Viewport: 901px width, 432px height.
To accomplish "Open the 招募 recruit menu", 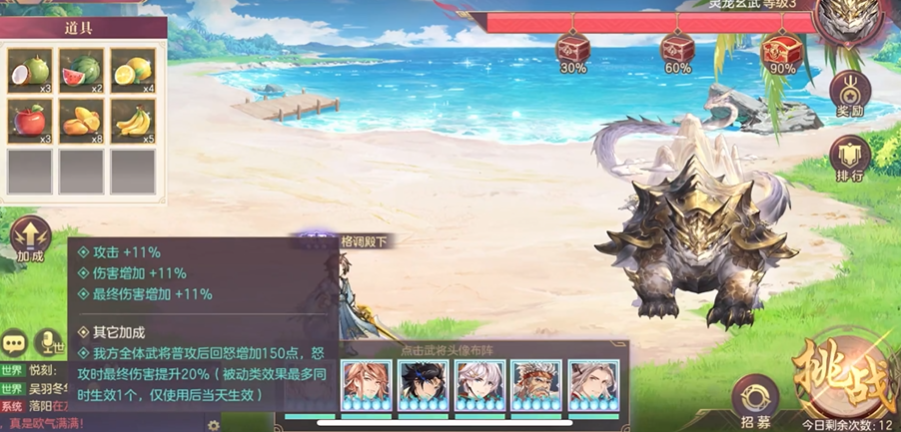I will 755,402.
